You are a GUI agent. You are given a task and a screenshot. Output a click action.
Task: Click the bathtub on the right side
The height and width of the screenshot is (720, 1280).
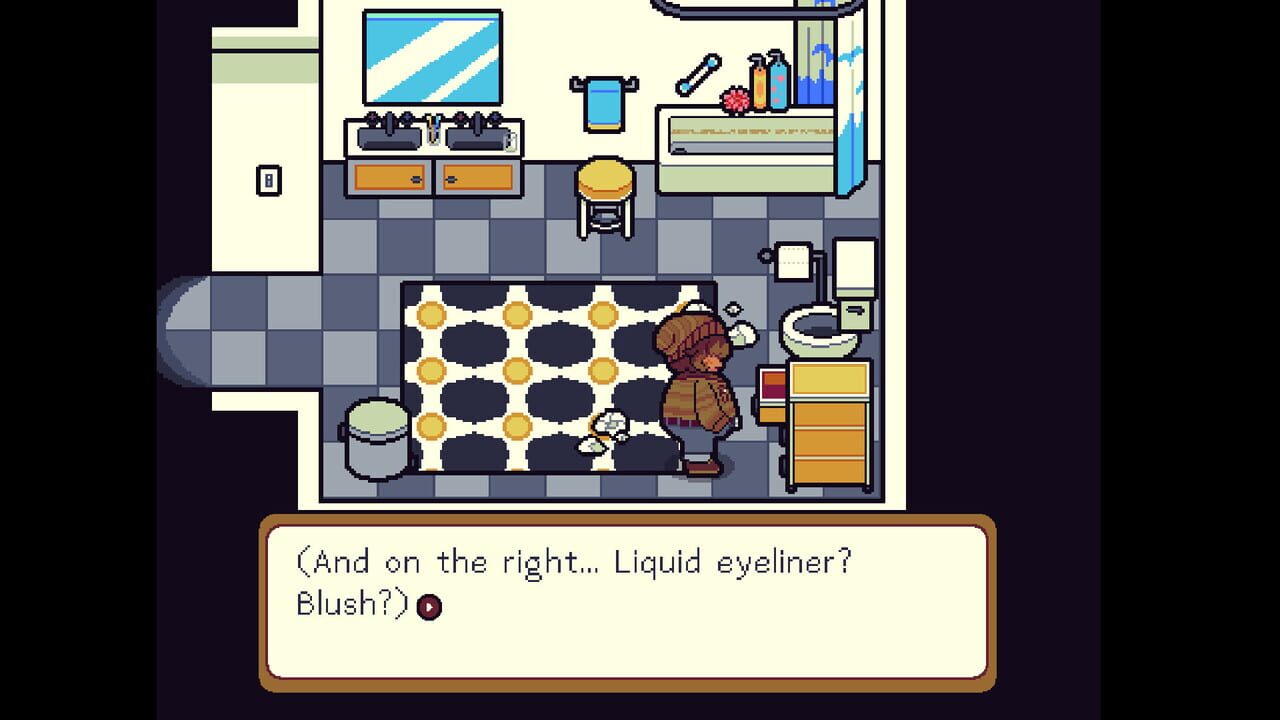point(745,140)
